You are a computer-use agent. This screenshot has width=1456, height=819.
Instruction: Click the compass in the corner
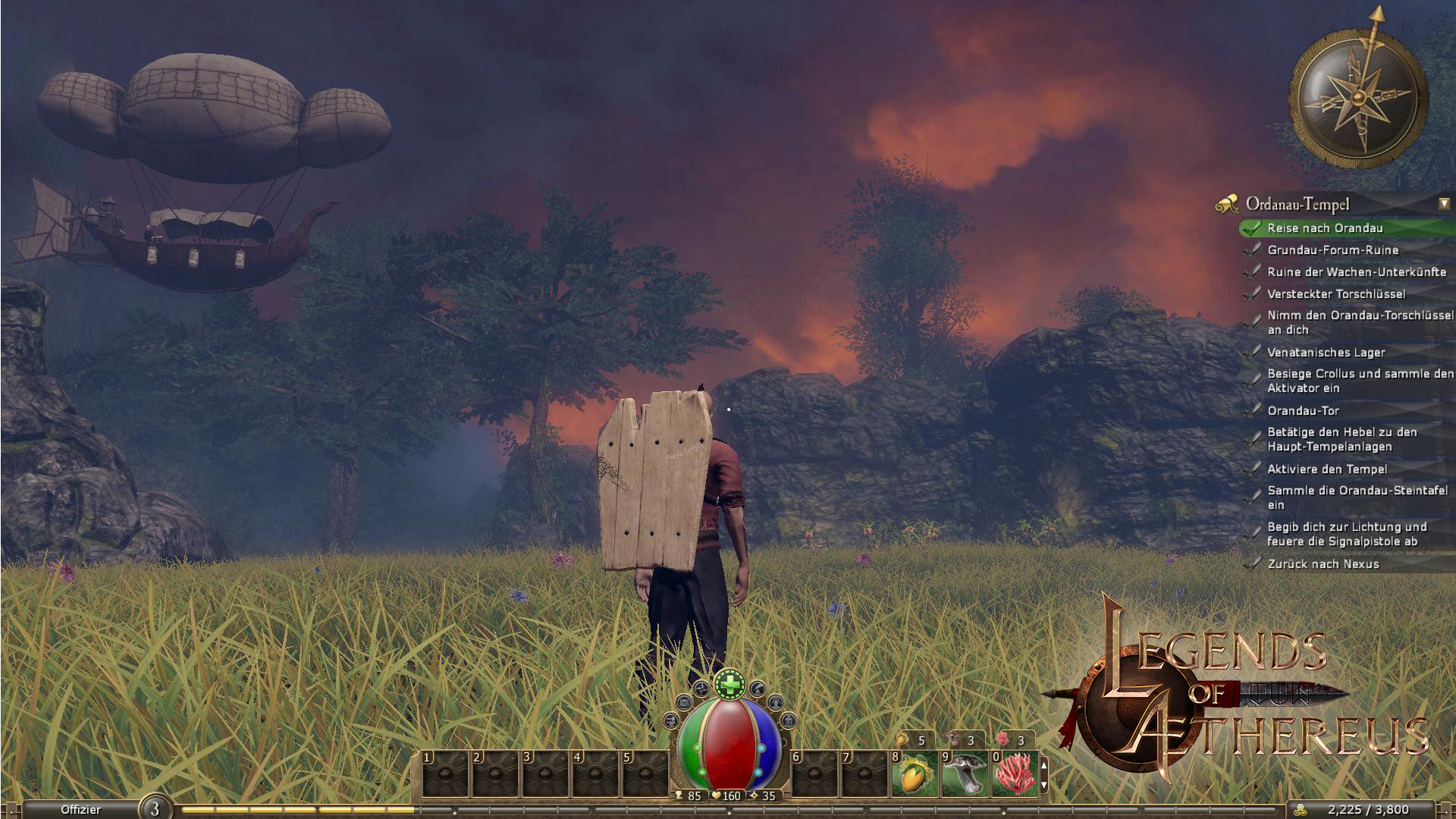[x=1358, y=99]
